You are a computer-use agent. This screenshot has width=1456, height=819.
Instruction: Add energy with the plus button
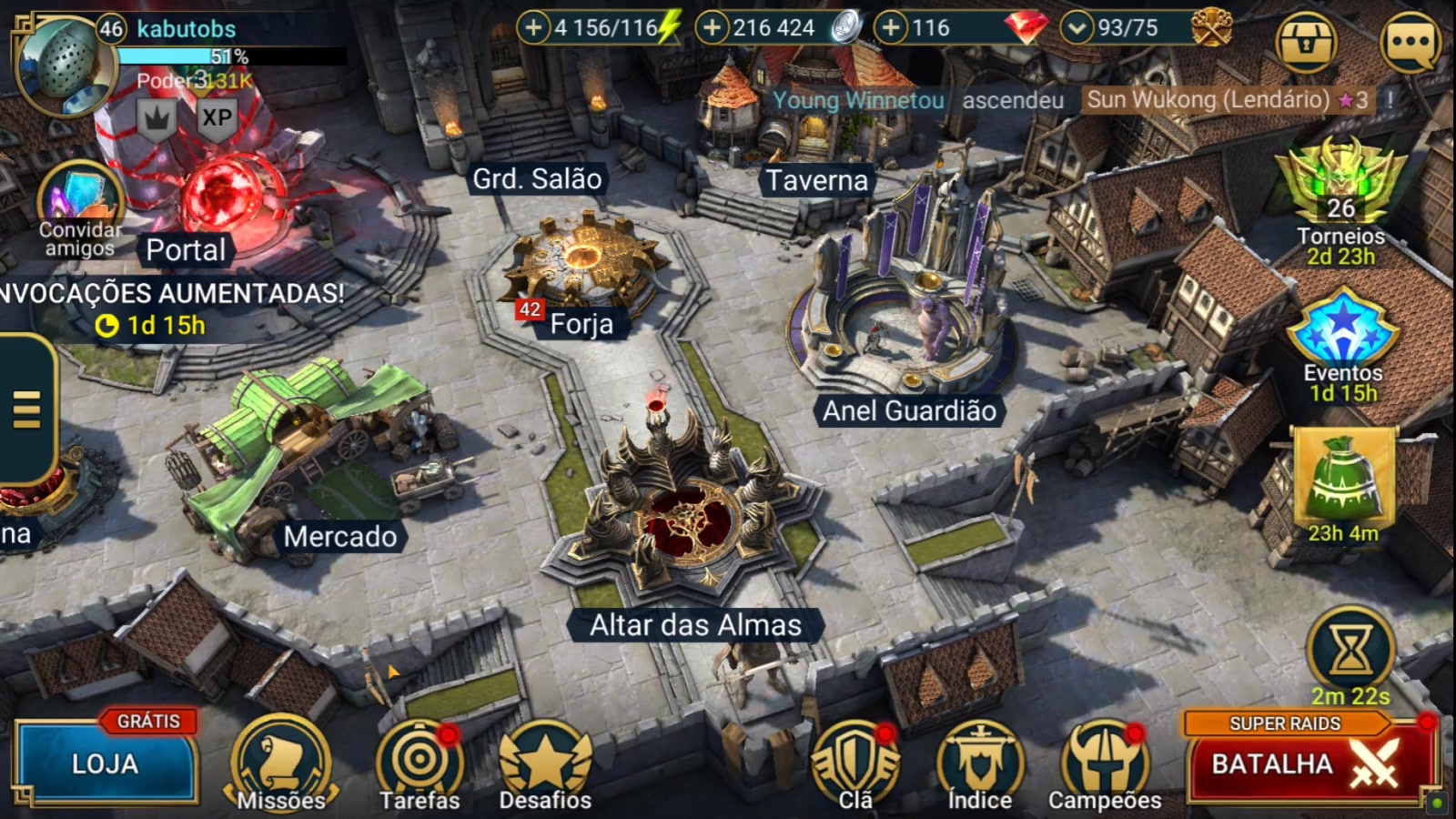pos(533,28)
